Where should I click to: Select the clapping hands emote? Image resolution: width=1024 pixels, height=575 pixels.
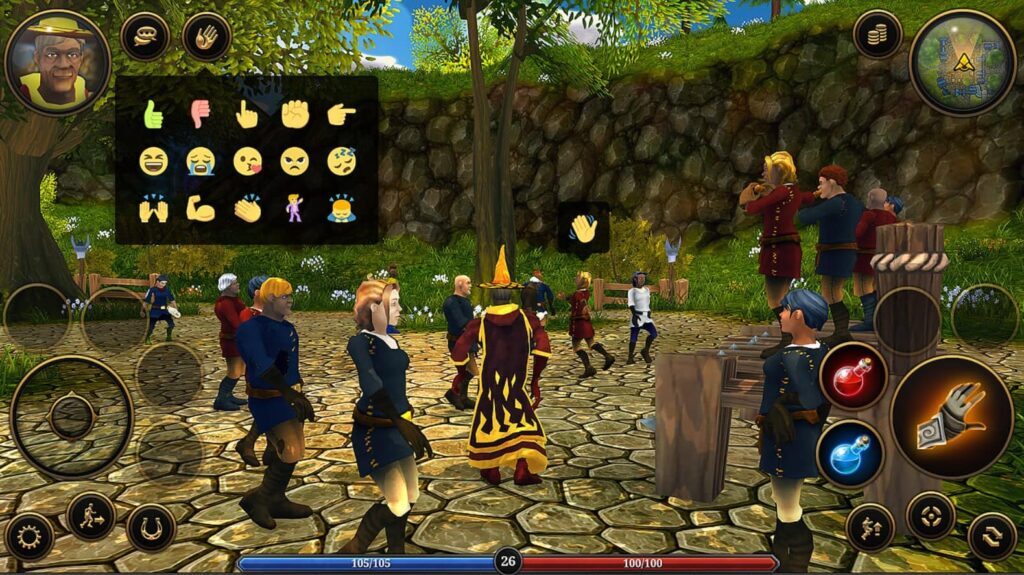click(247, 208)
